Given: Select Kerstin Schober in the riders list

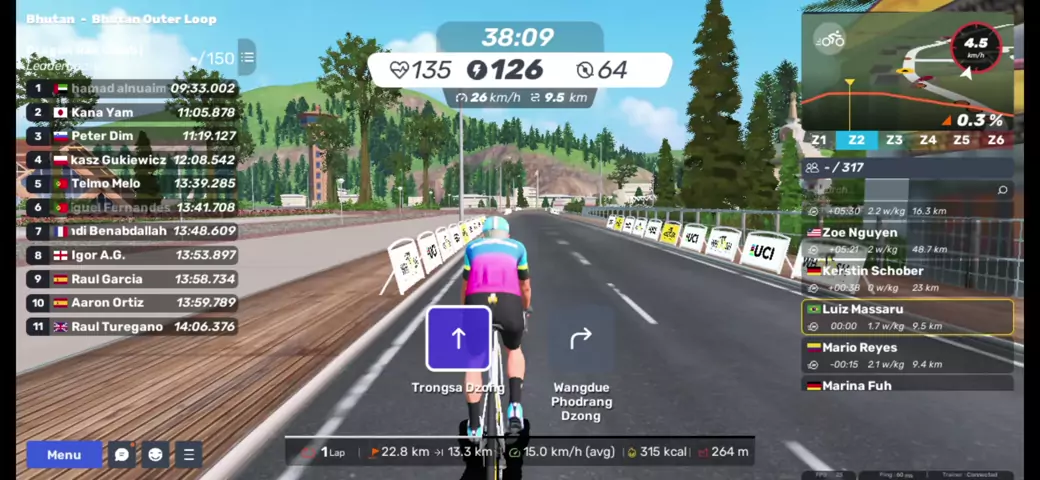Looking at the screenshot, I should click(x=908, y=278).
